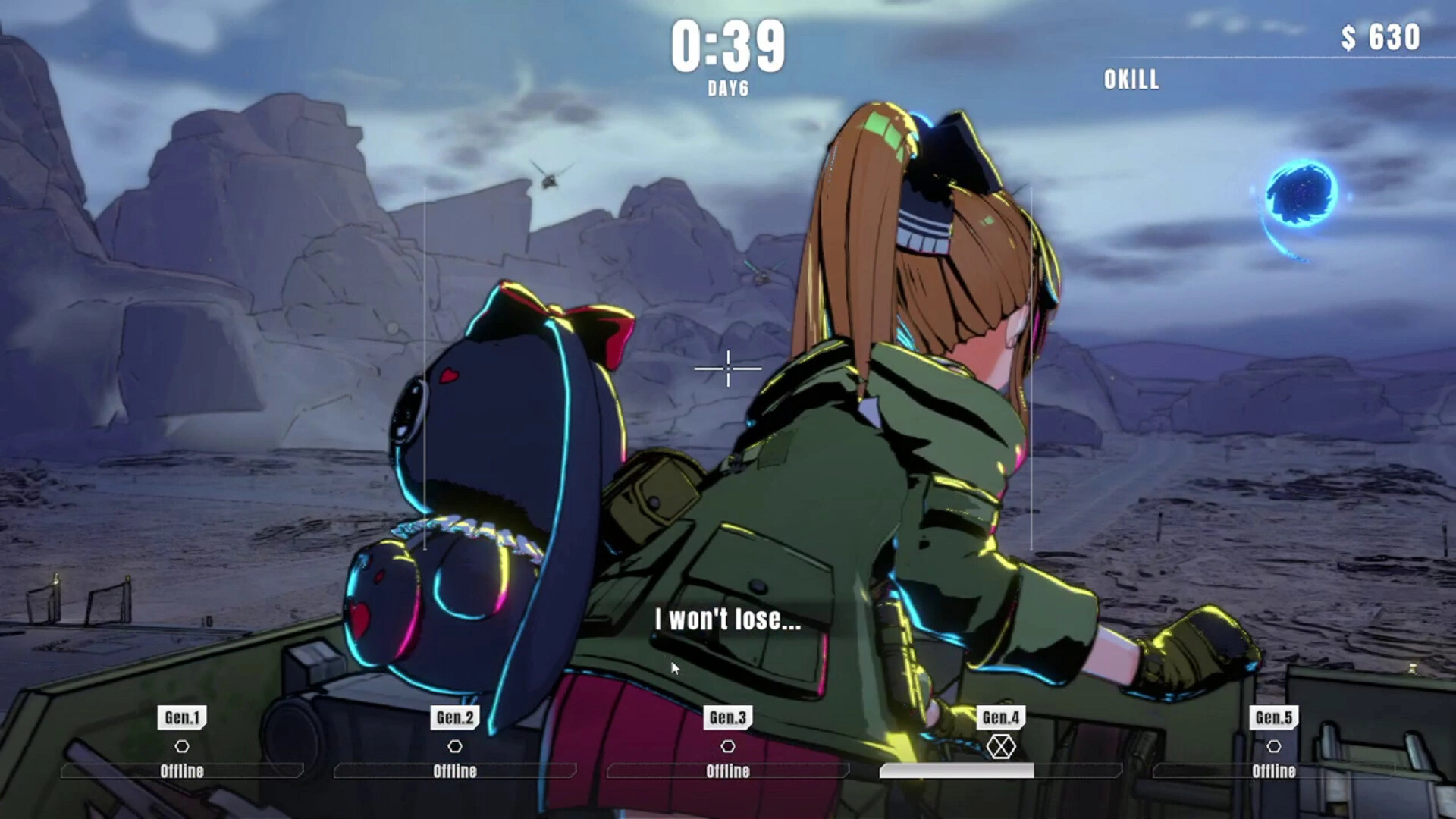The image size is (1456, 819).
Task: Select the active Gen.4 generator label
Action: [x=1001, y=717]
